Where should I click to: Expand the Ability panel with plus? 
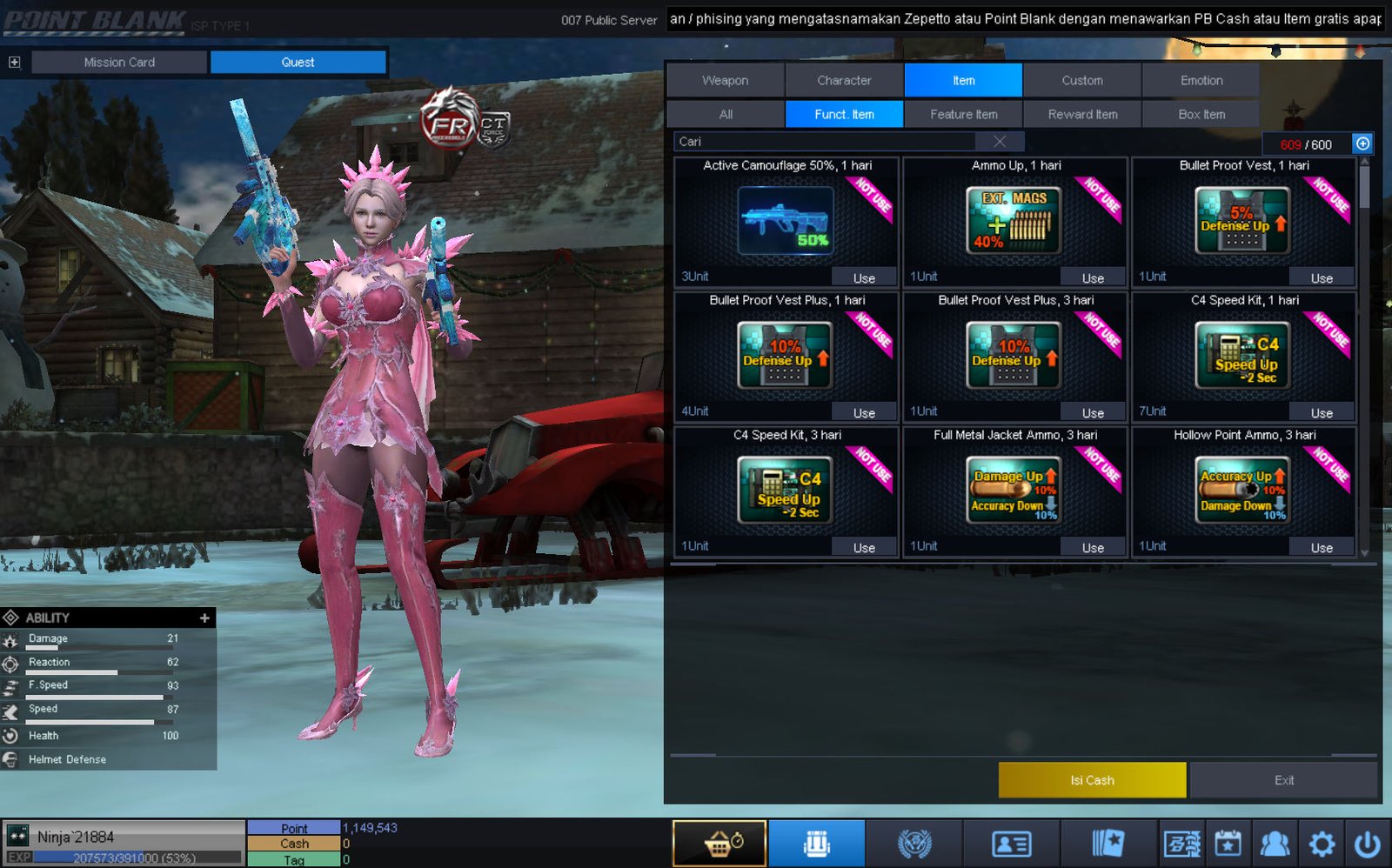point(204,618)
